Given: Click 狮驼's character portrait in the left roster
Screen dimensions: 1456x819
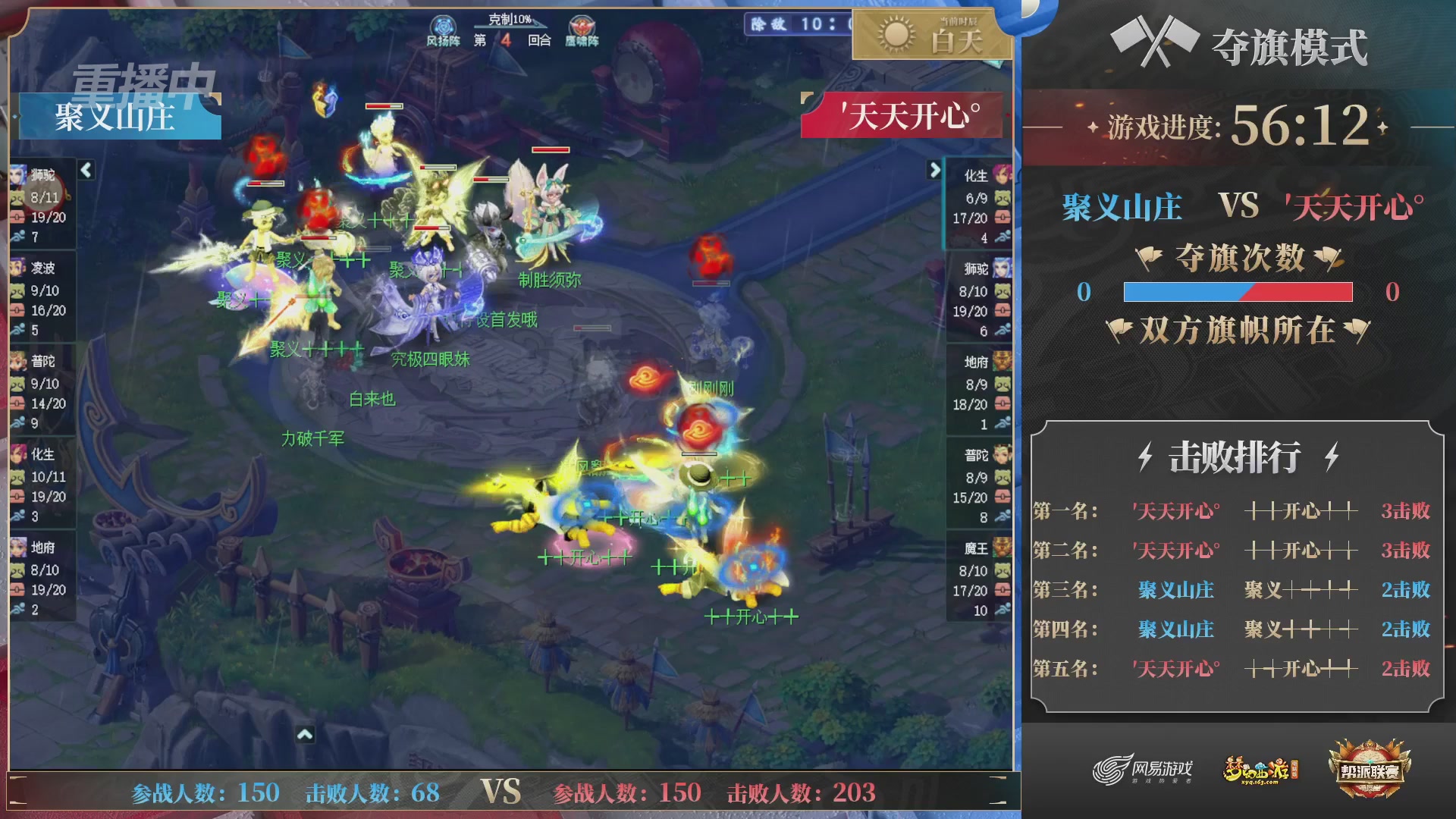Looking at the screenshot, I should (x=19, y=174).
